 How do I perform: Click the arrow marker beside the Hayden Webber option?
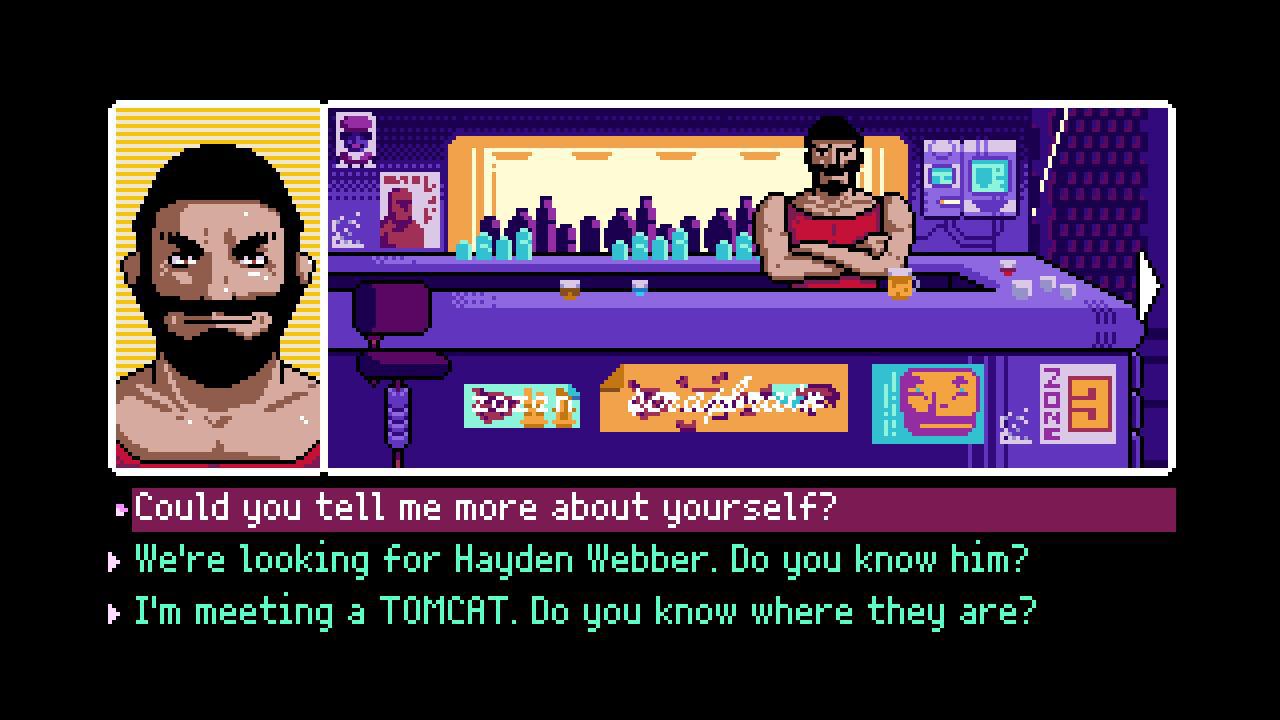(x=115, y=560)
